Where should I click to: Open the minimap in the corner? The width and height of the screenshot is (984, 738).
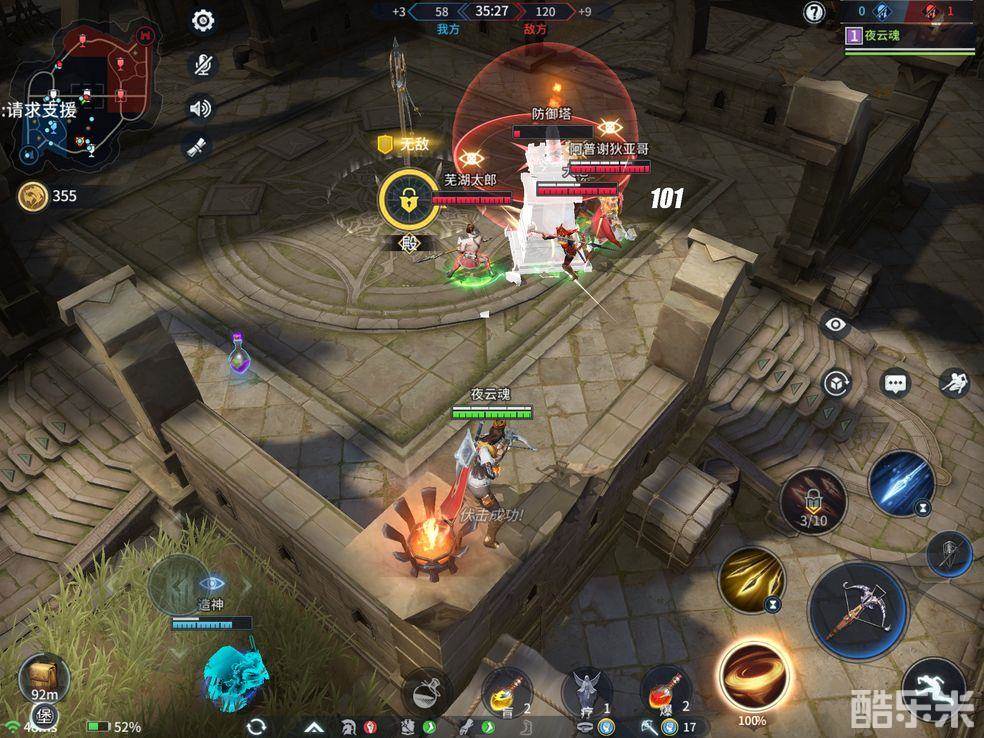point(85,97)
